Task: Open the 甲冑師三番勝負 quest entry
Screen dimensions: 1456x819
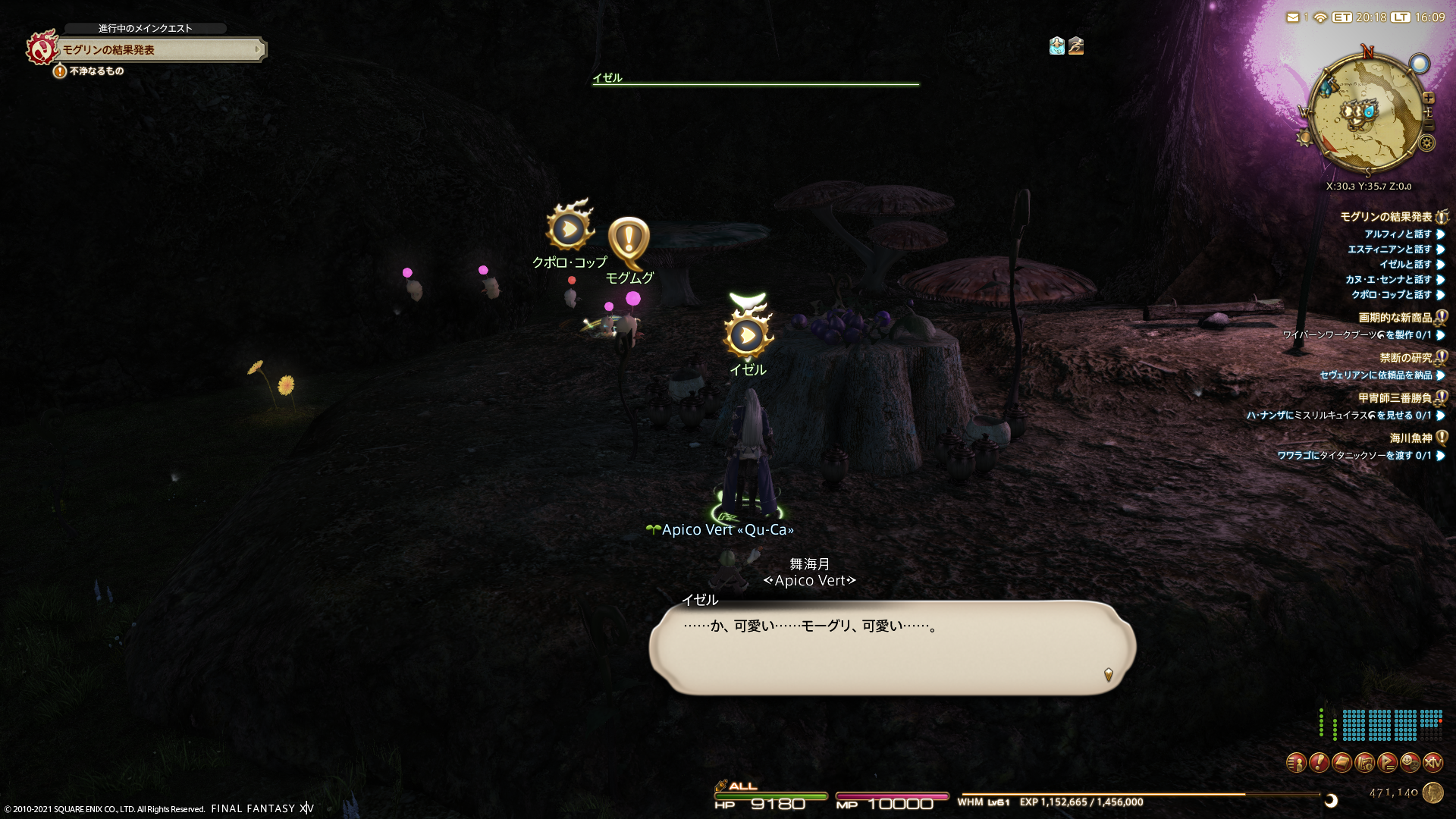Action: pos(1395,398)
